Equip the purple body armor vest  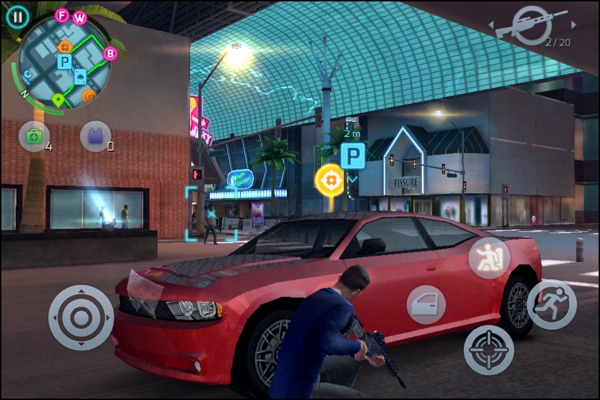coord(94,135)
